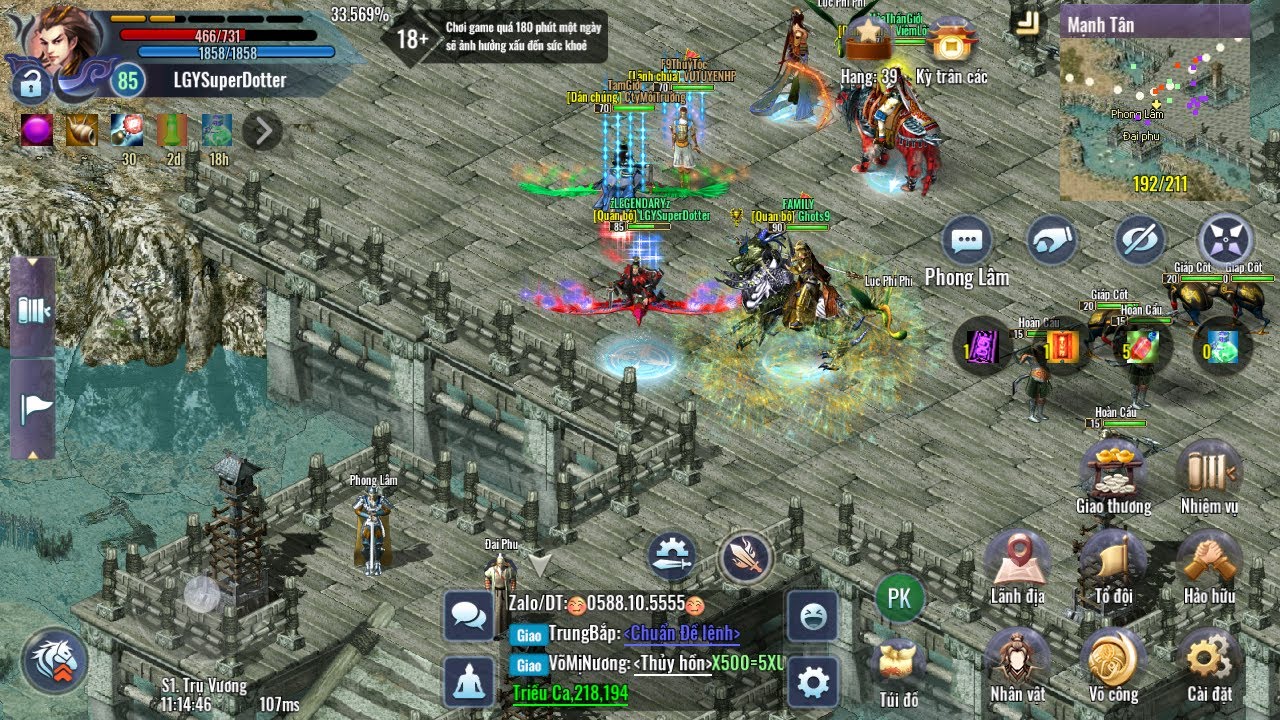Mount the horse icon button
Screen dimensions: 1280x720
55,660
